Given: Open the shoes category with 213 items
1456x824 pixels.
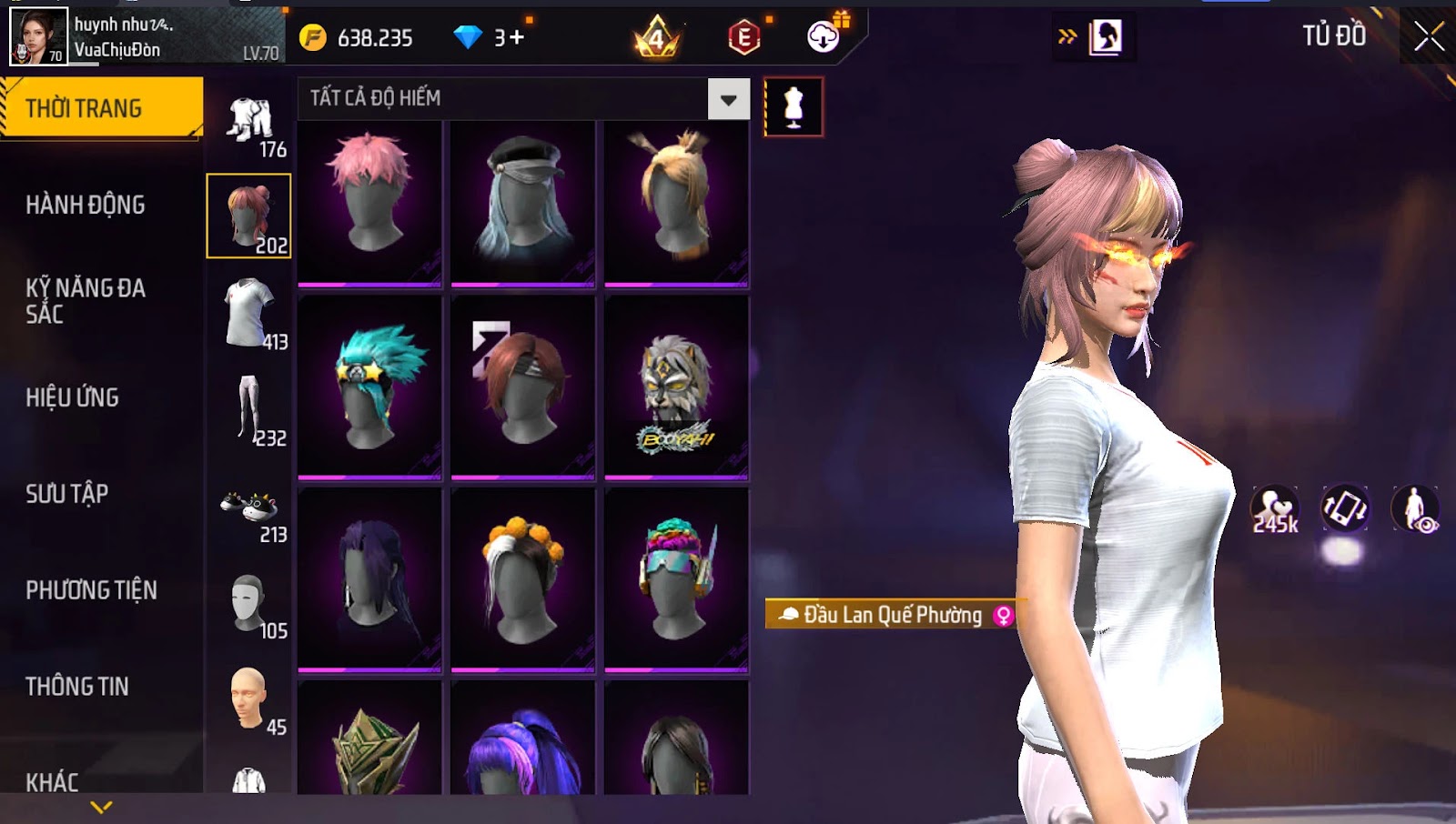Looking at the screenshot, I should pos(249,513).
